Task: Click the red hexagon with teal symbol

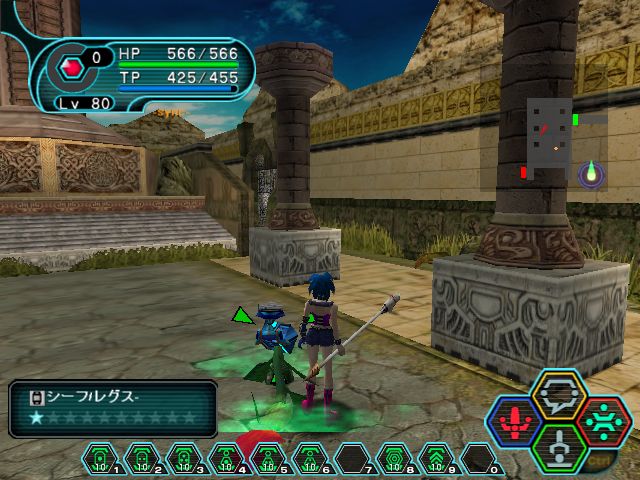Action: click(x=601, y=421)
